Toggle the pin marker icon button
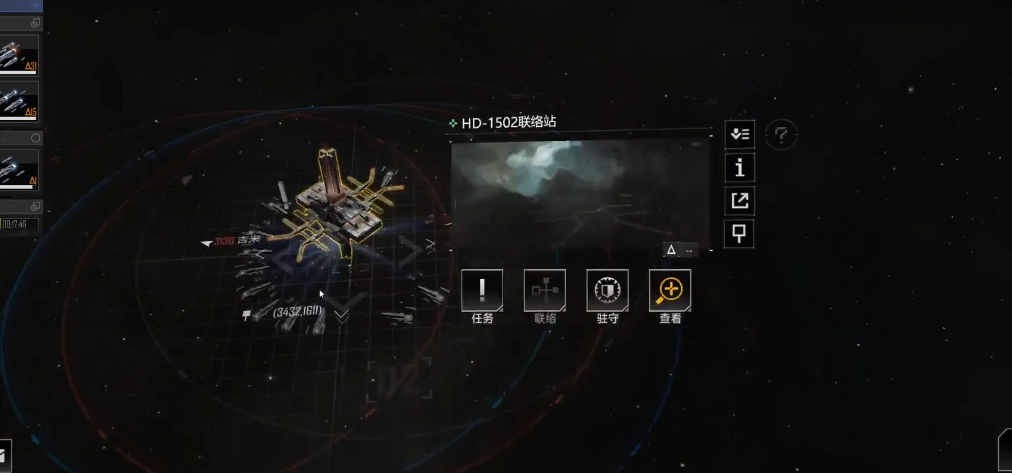Screen dimensions: 1012x473 tap(739, 235)
